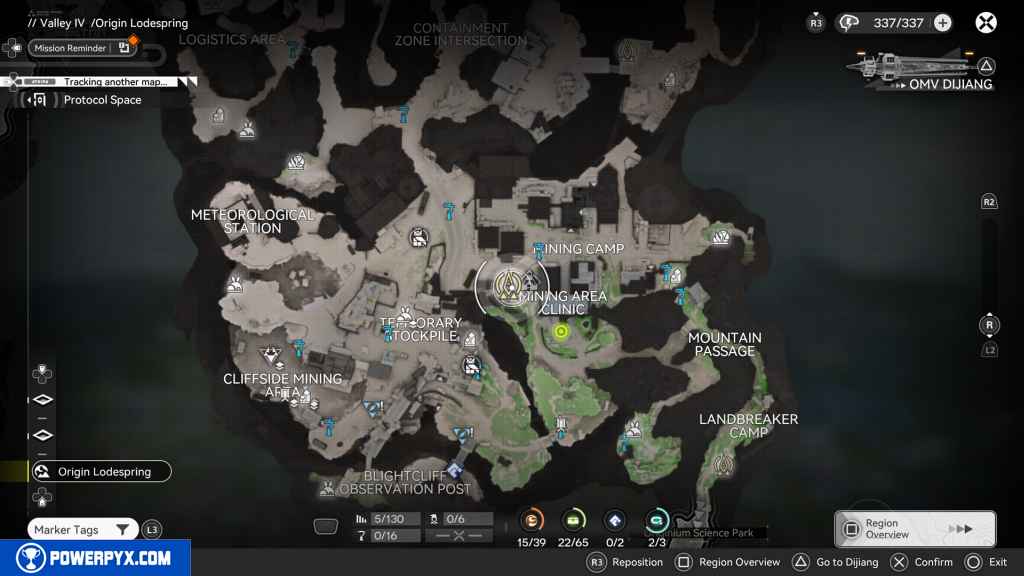This screenshot has width=1024, height=576.
Task: Click the orange collectible counter showing 15/39
Action: pyautogui.click(x=532, y=519)
